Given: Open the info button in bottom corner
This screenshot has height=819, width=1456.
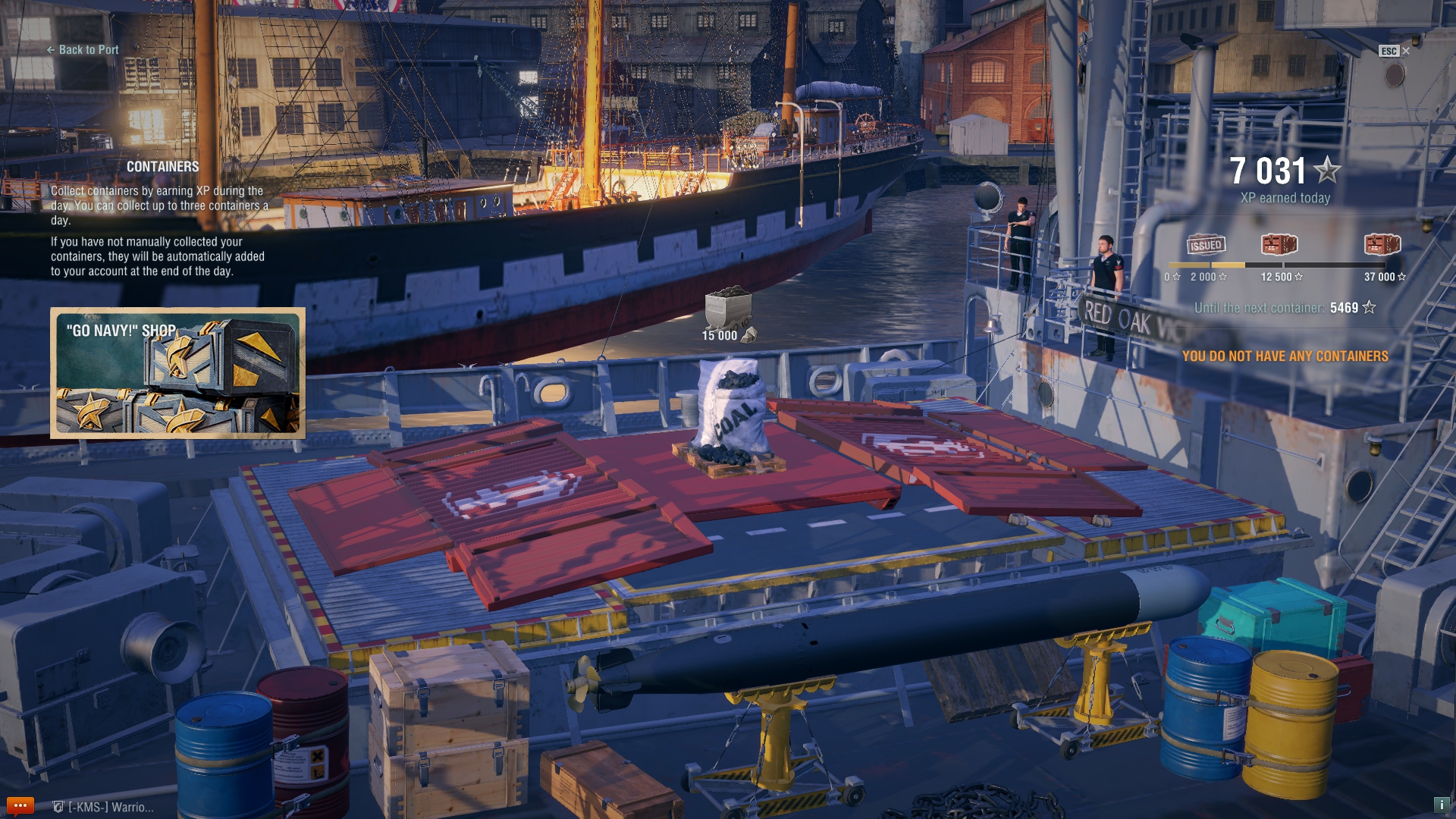Looking at the screenshot, I should (1441, 805).
